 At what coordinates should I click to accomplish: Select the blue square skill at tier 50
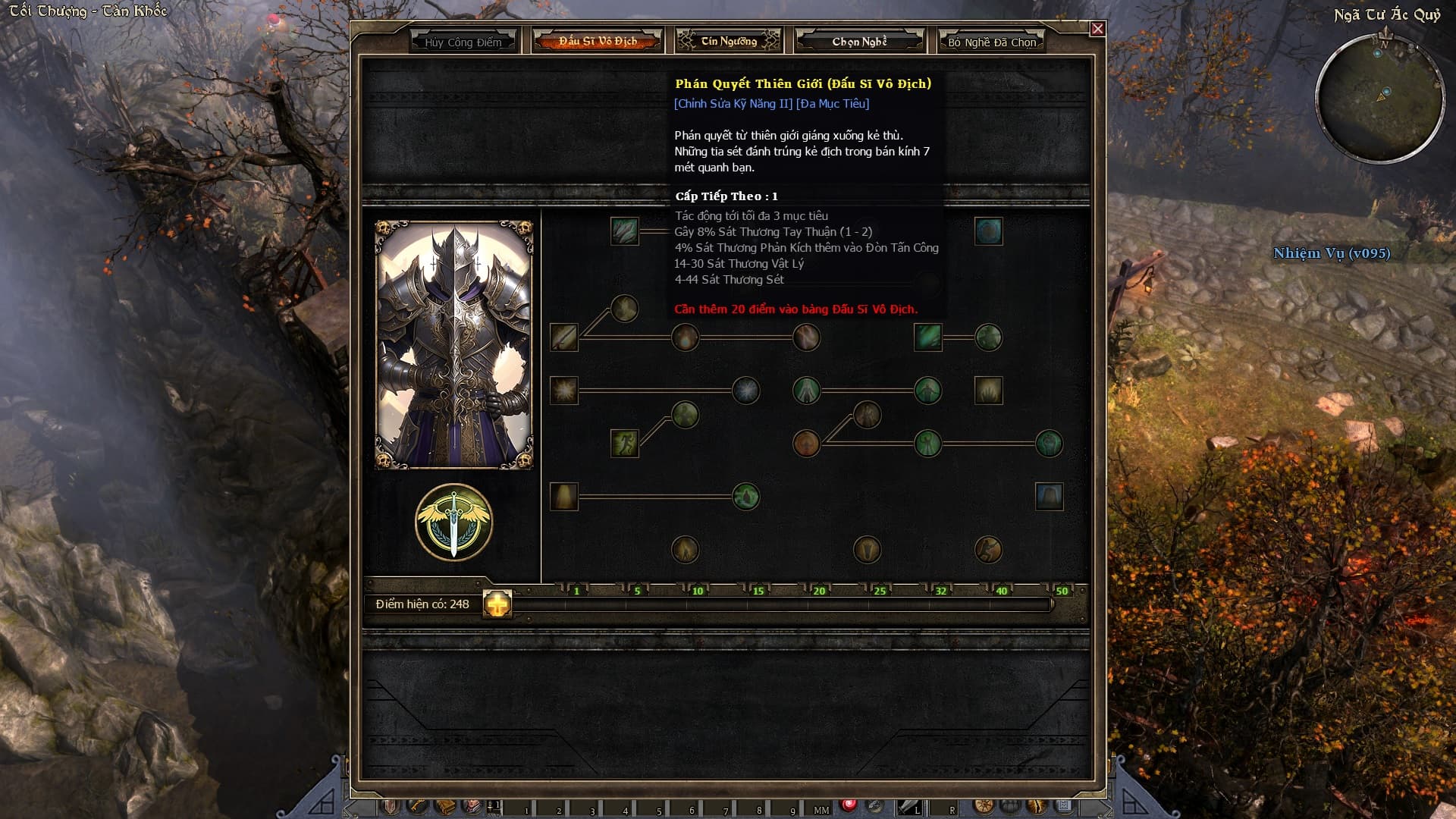pos(1049,497)
